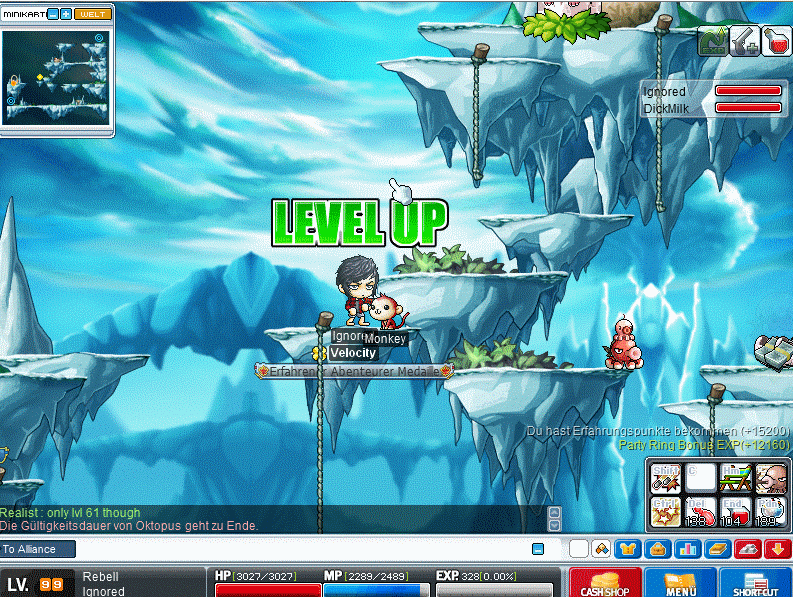Open the inventory bag icon
This screenshot has width=793, height=597.
[x=658, y=548]
